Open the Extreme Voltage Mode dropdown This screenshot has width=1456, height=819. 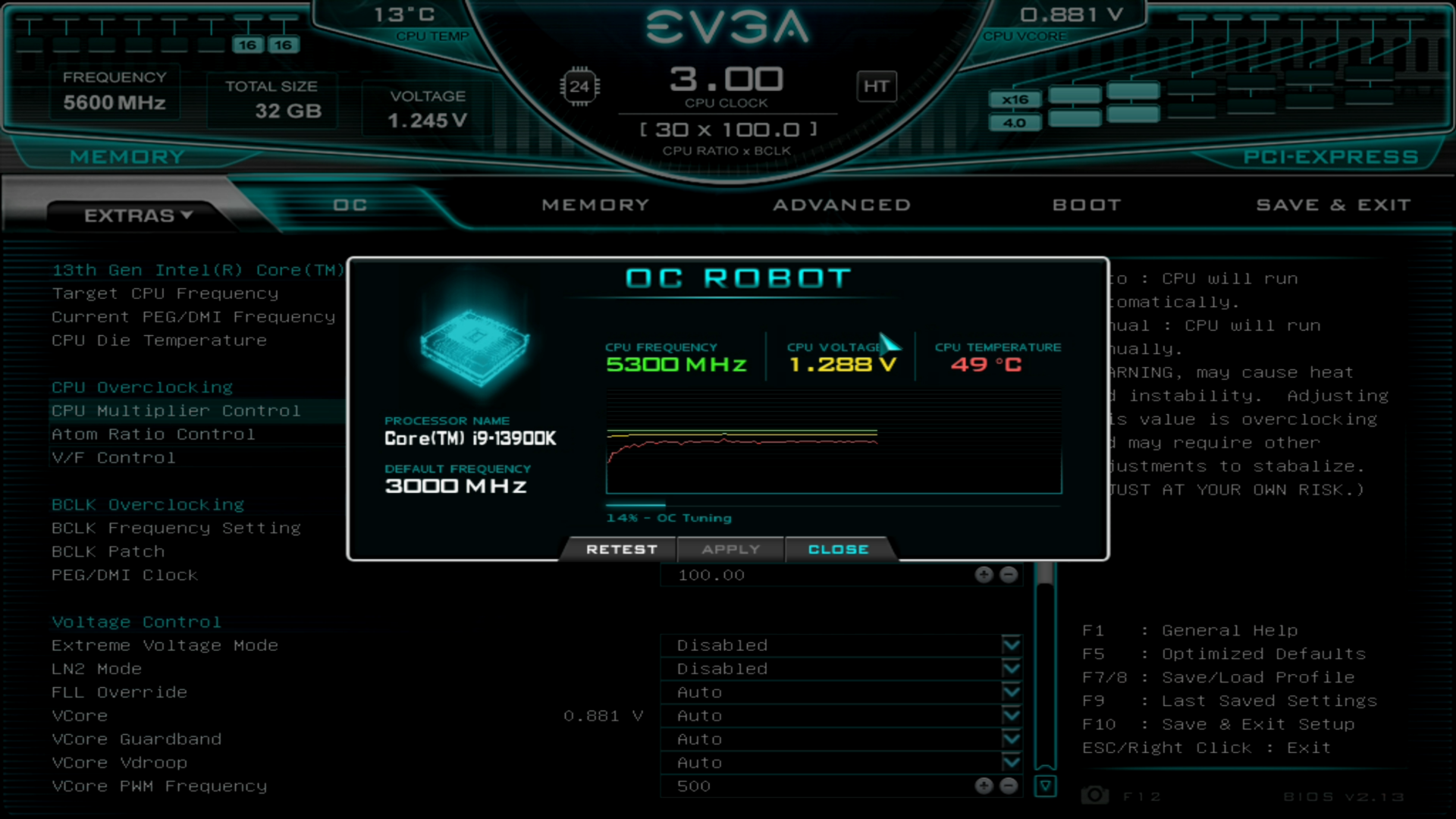(1011, 645)
